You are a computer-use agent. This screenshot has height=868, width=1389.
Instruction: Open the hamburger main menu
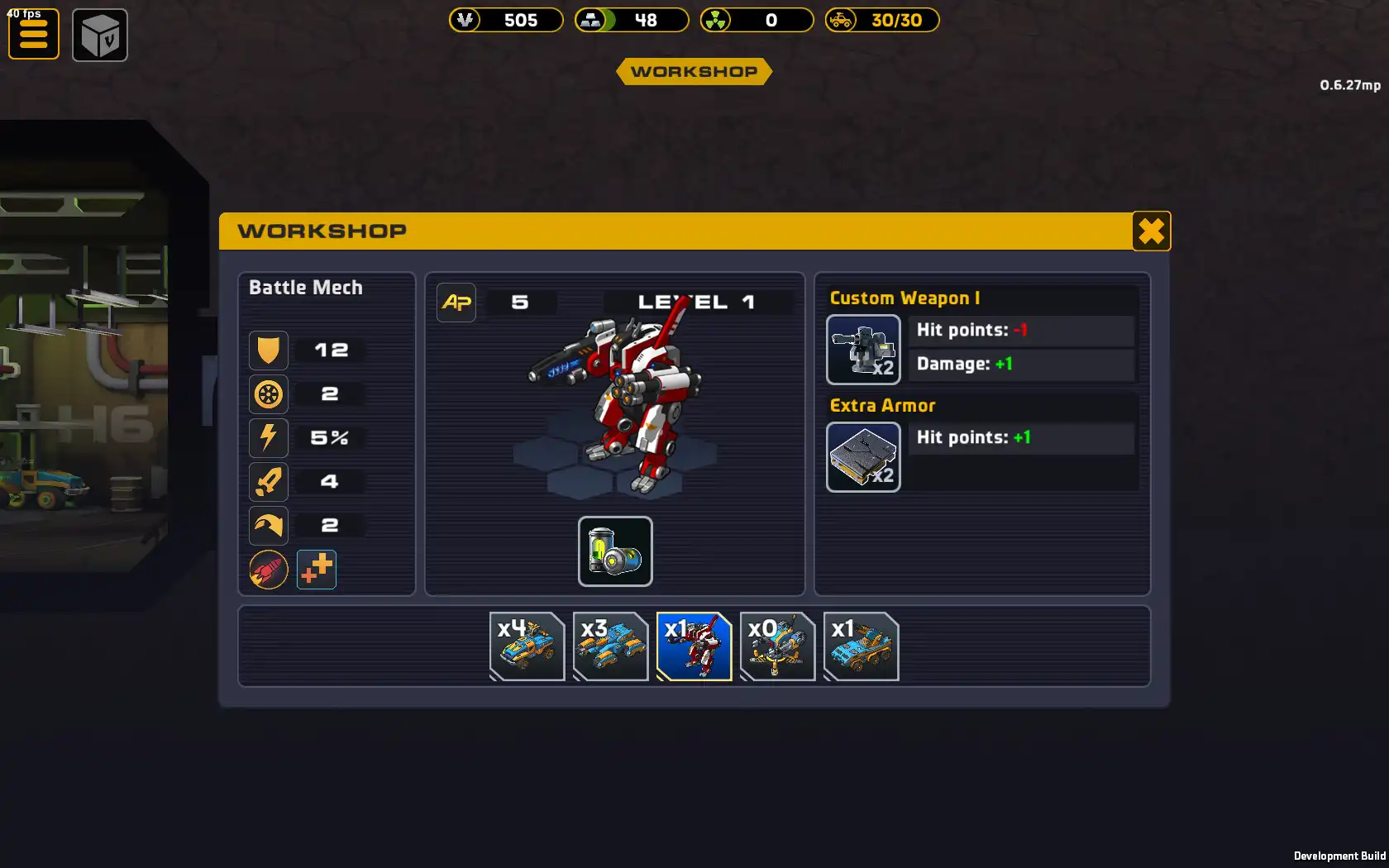pyautogui.click(x=34, y=35)
